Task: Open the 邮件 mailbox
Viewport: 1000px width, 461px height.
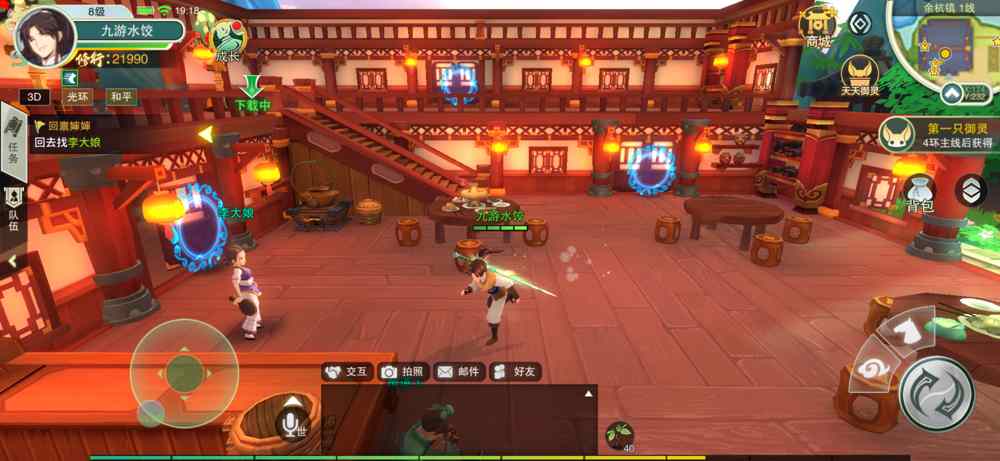Action: 458,372
